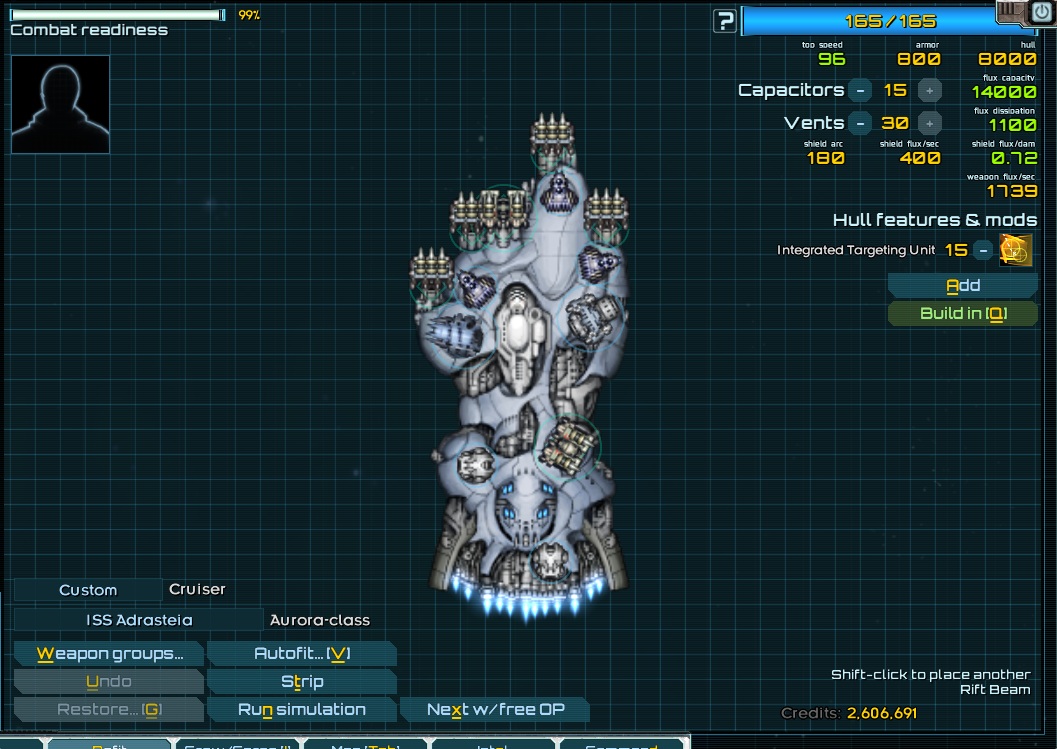Edit the Custom variant name field

[88, 590]
